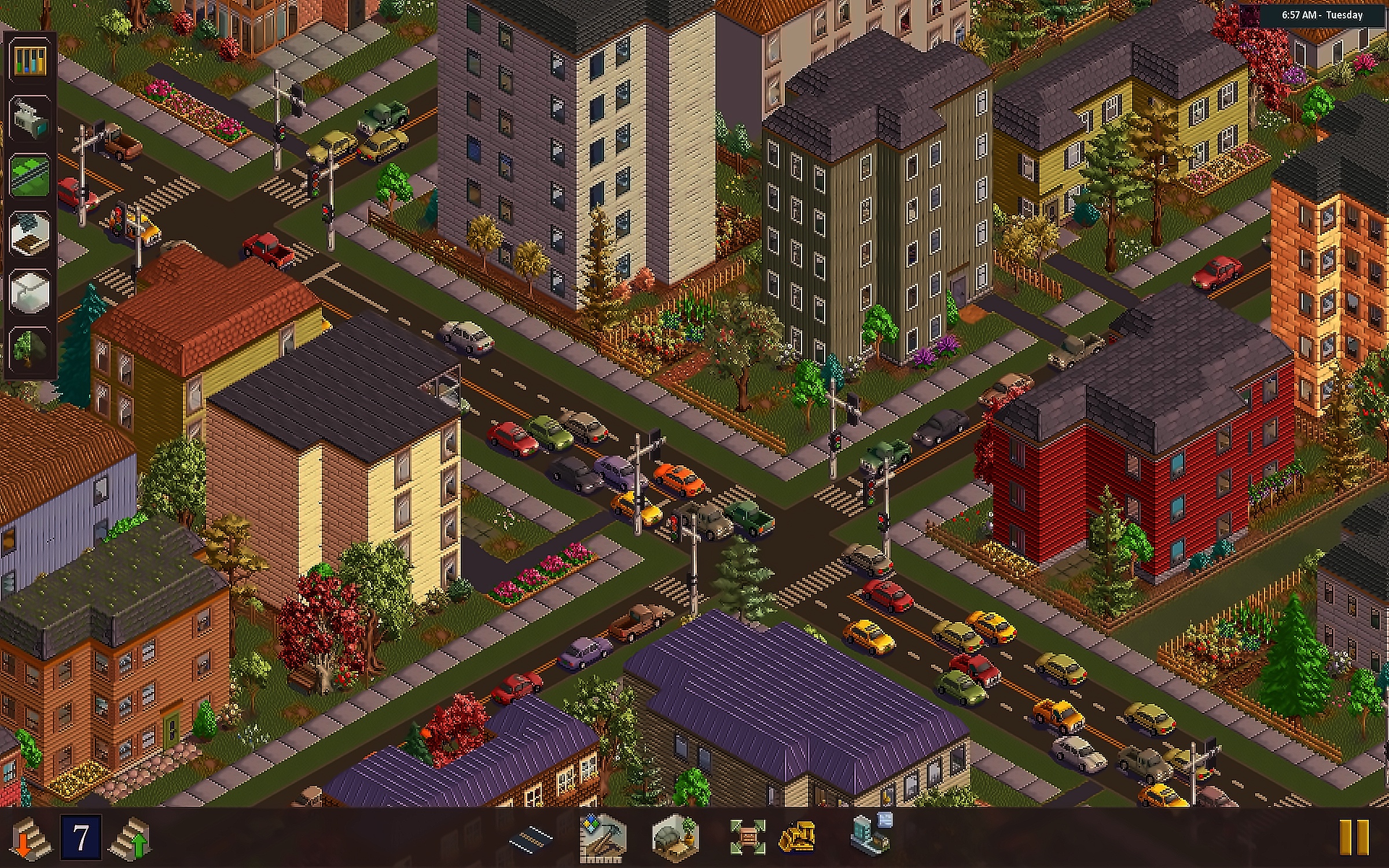The height and width of the screenshot is (868, 1389).
Task: Open the colored bar chart statistics panel
Action: click(x=30, y=60)
